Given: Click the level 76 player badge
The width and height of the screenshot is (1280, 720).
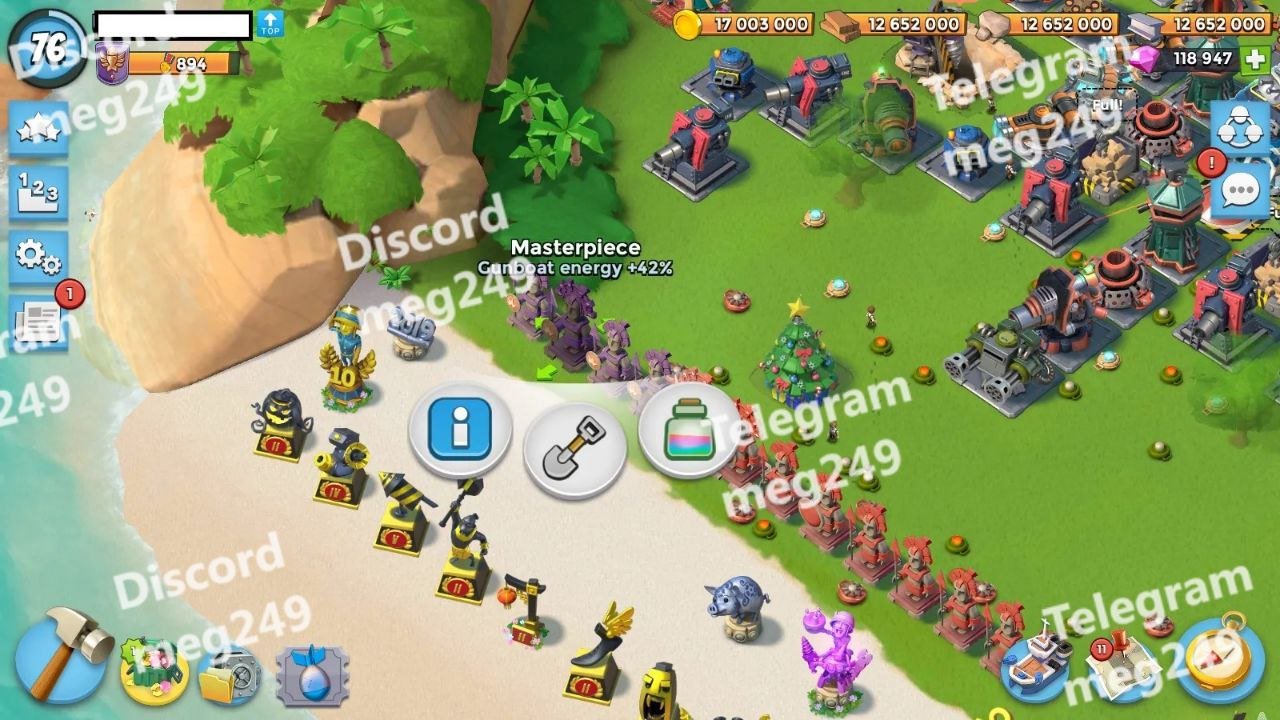Looking at the screenshot, I should (x=46, y=48).
